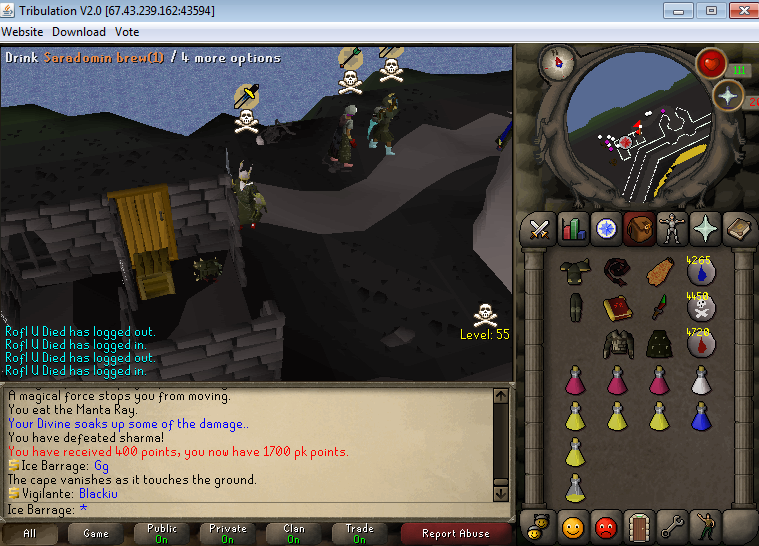Viewport: 759px width, 546px height.
Task: Open the prayer tab
Action: coord(706,229)
